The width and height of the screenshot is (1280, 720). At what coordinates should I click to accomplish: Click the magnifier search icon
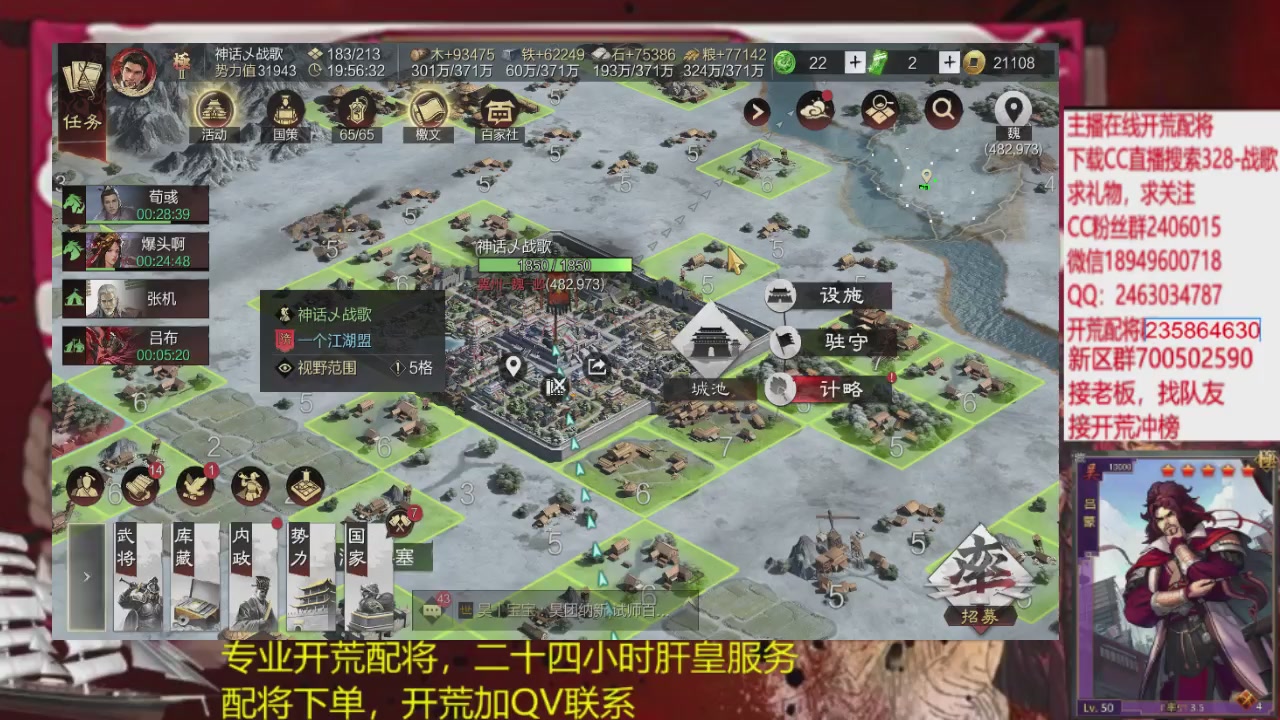pos(943,111)
